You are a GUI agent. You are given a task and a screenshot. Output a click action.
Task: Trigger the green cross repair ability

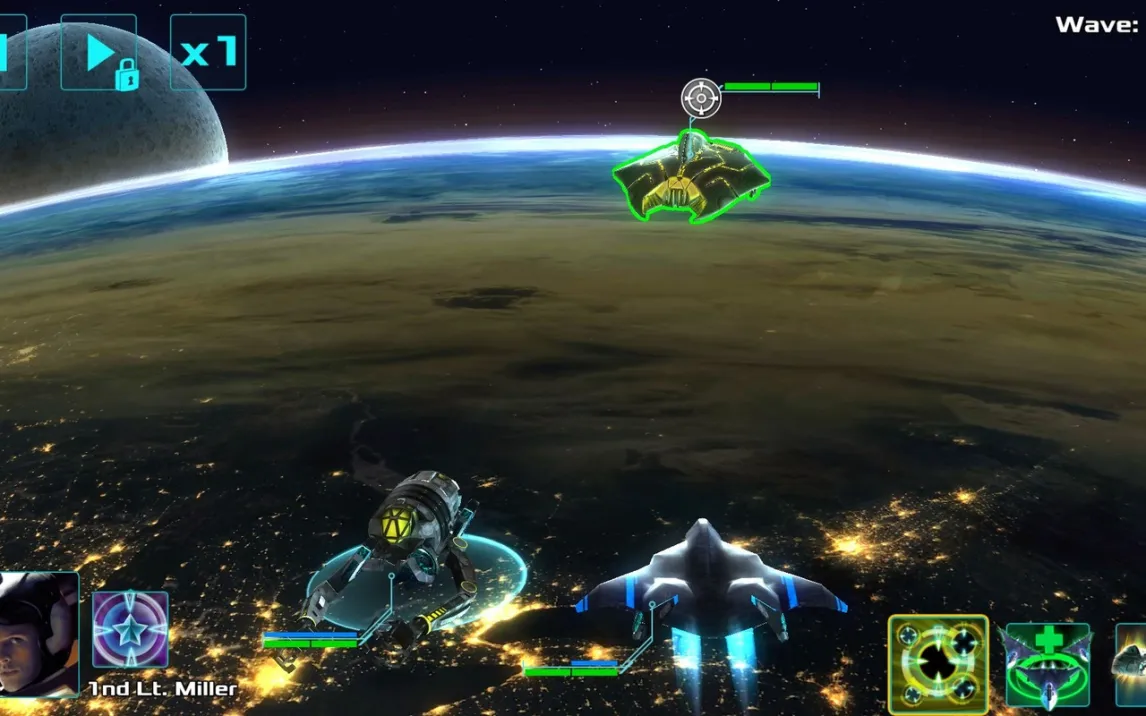click(x=1047, y=664)
